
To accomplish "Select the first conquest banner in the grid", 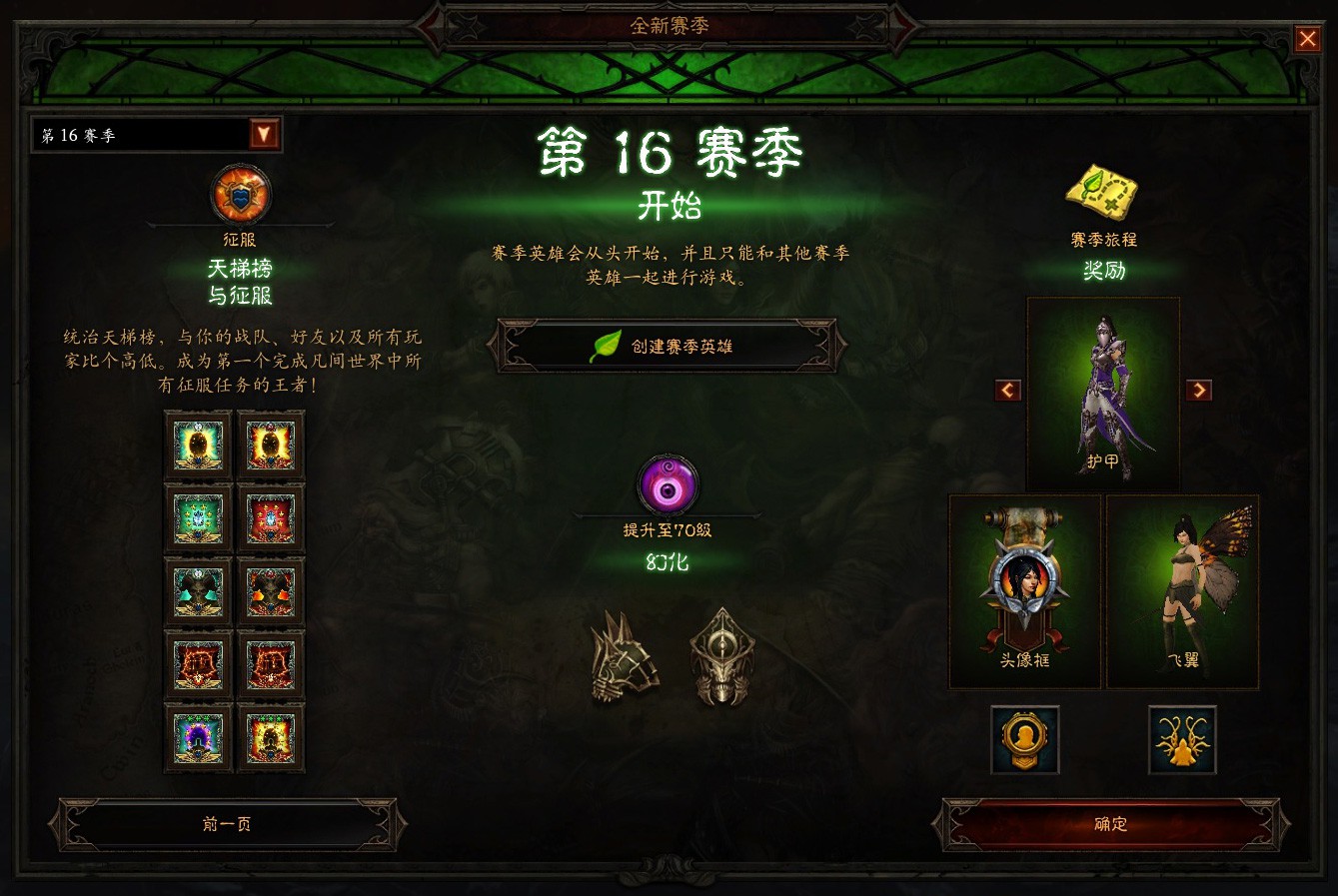I will (197, 445).
